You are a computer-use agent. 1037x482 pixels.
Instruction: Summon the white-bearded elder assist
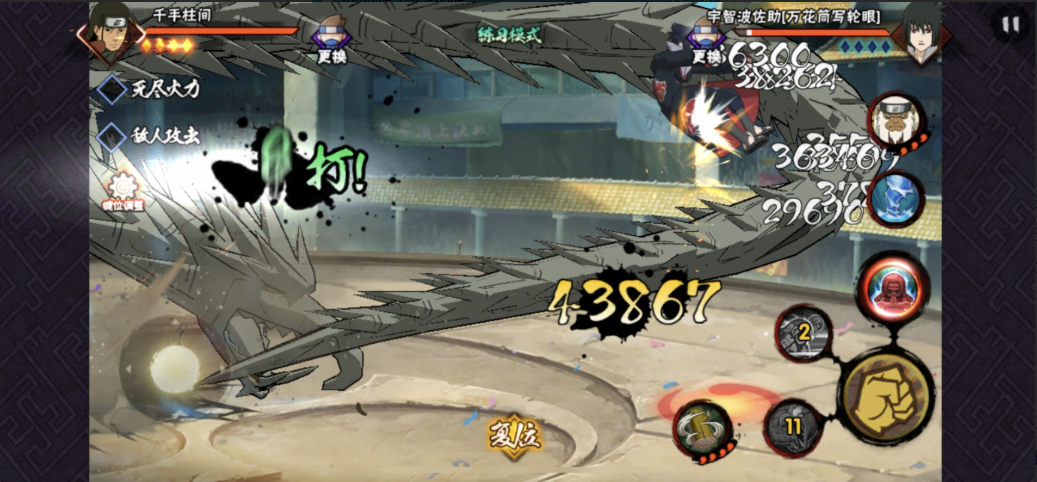[x=891, y=122]
